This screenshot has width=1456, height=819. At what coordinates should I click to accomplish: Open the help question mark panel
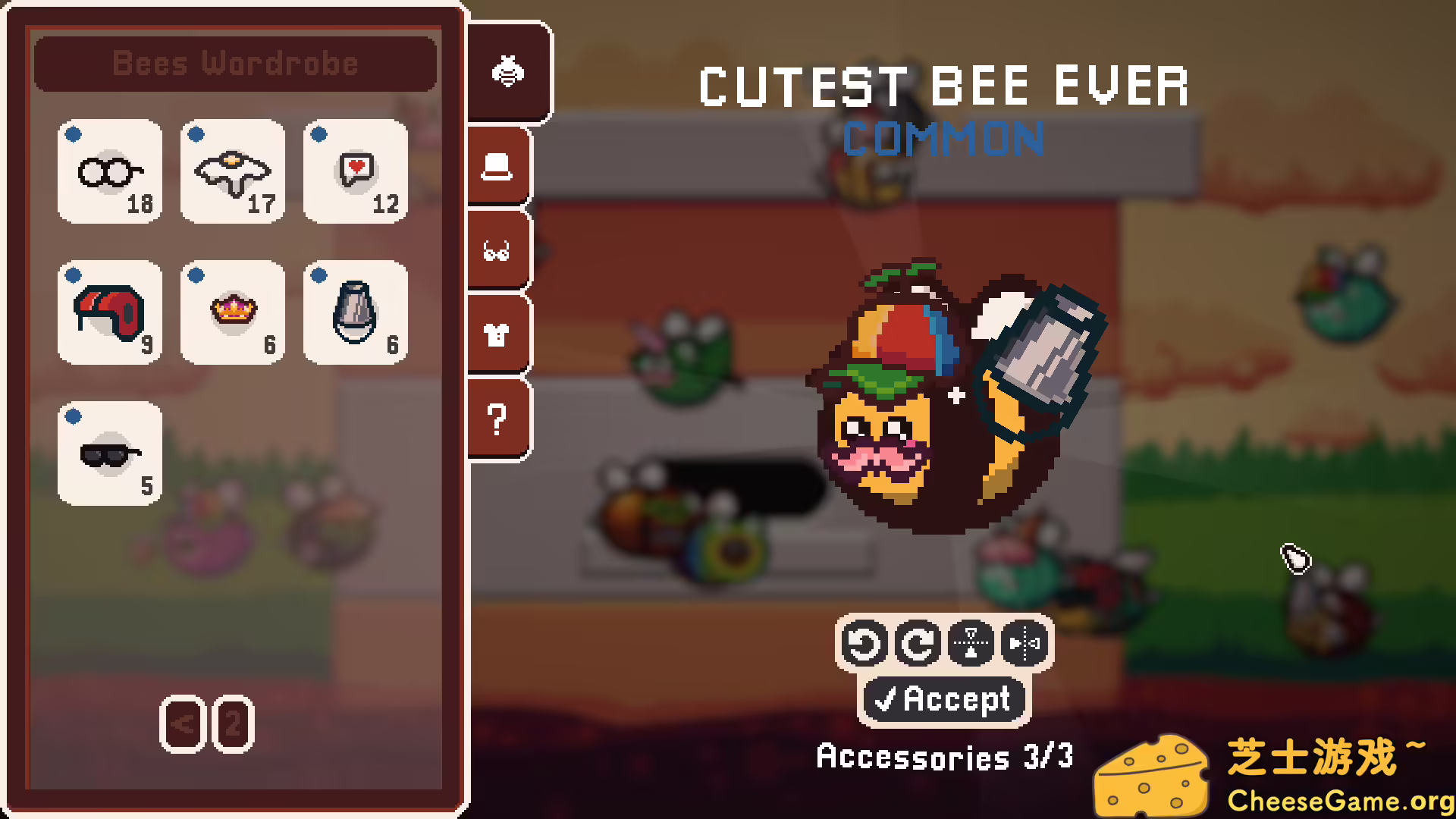click(497, 416)
